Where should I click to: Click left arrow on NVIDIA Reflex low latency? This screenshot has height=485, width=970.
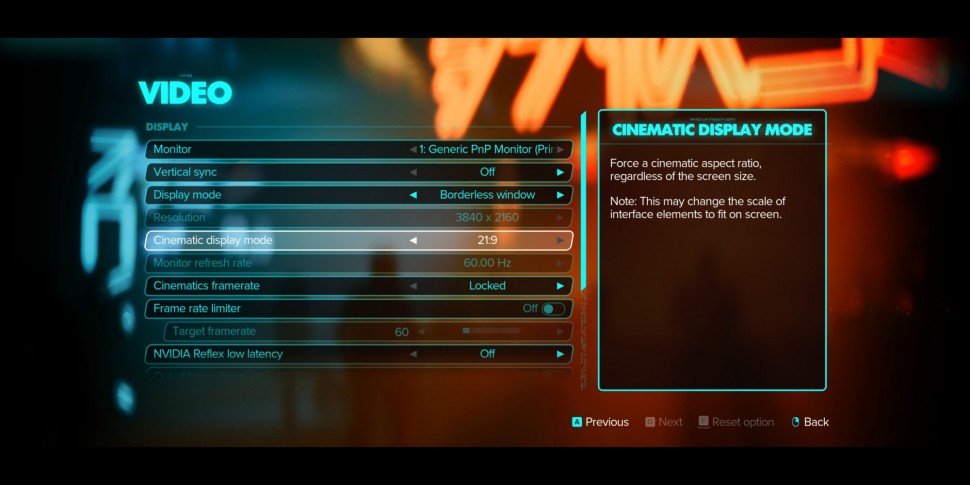tap(414, 354)
